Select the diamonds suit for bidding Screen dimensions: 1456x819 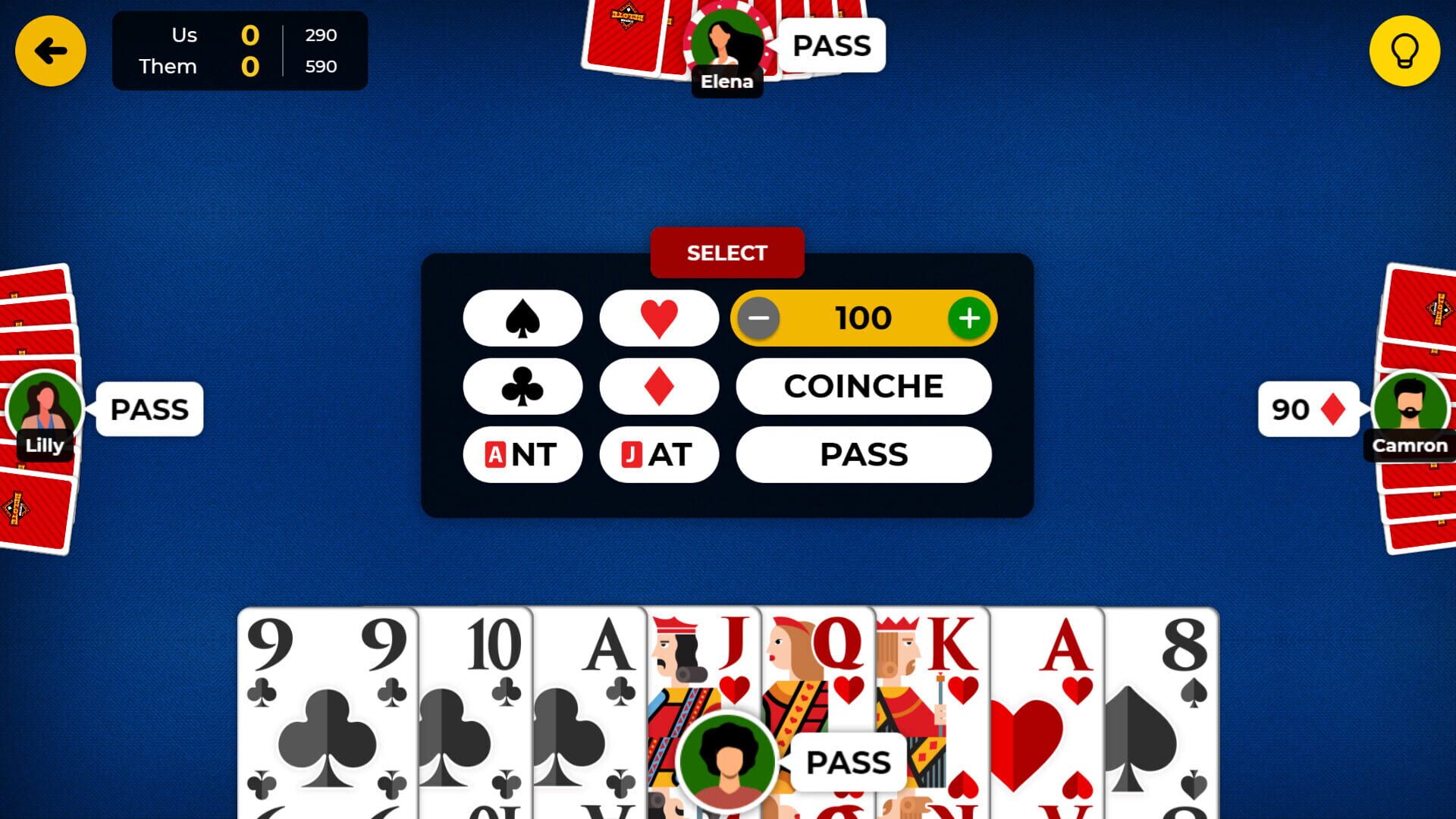[x=659, y=386]
